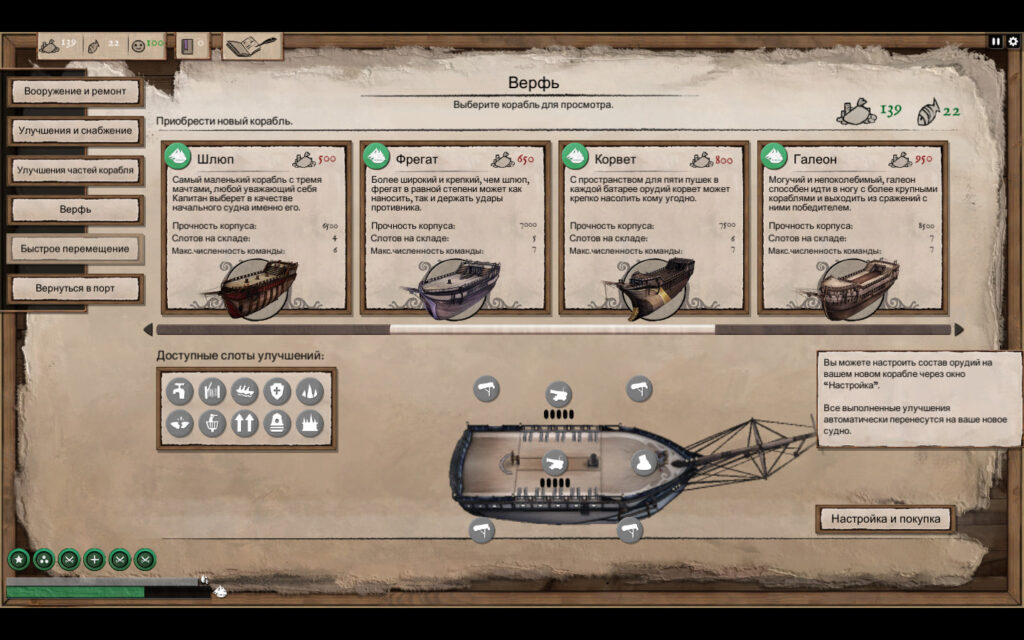Select the double up-arrows upgrade slot
1024x640 pixels.
click(x=244, y=423)
